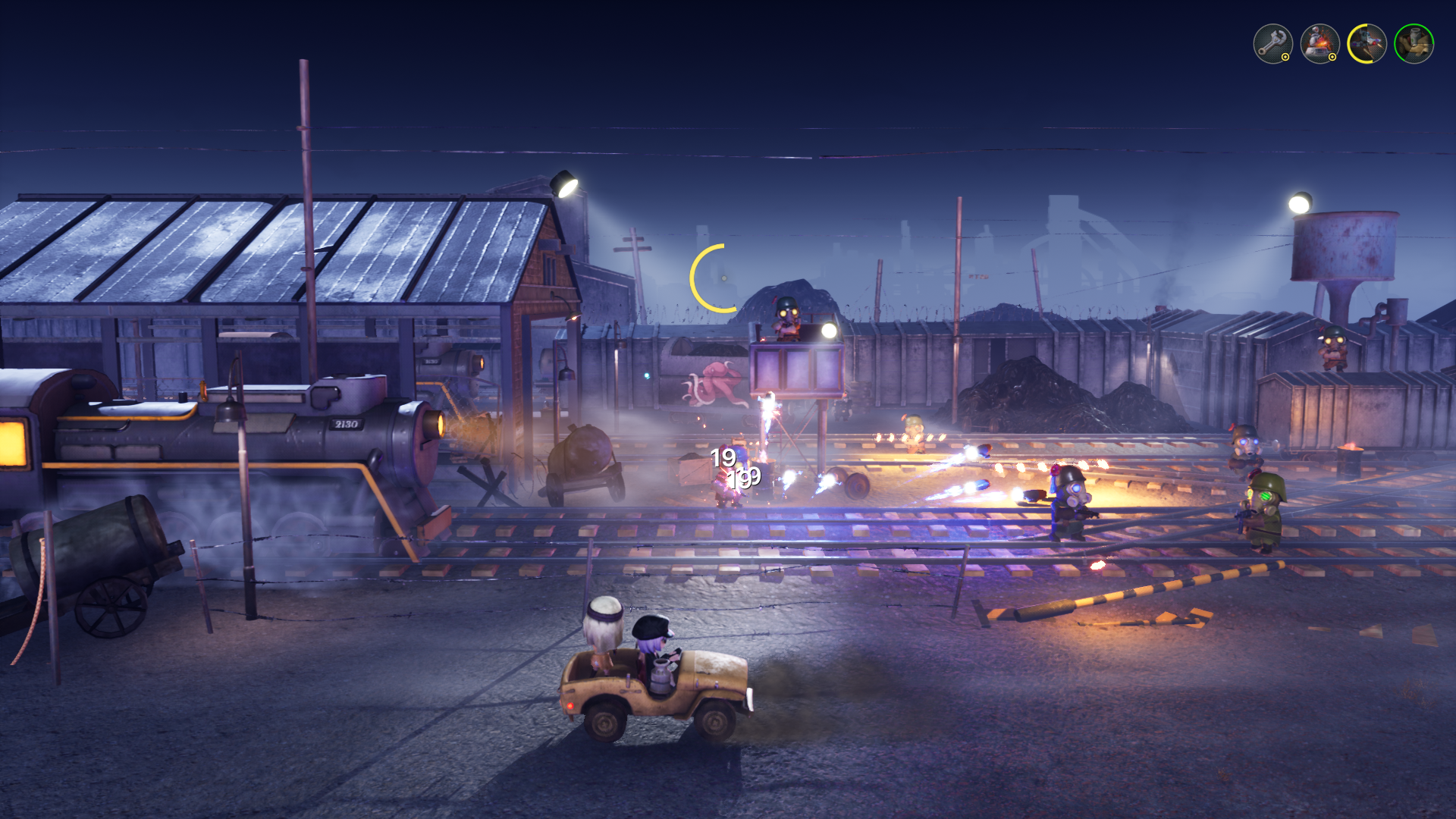Select the wrench repair ability icon
The width and height of the screenshot is (1456, 819).
click(x=1272, y=44)
